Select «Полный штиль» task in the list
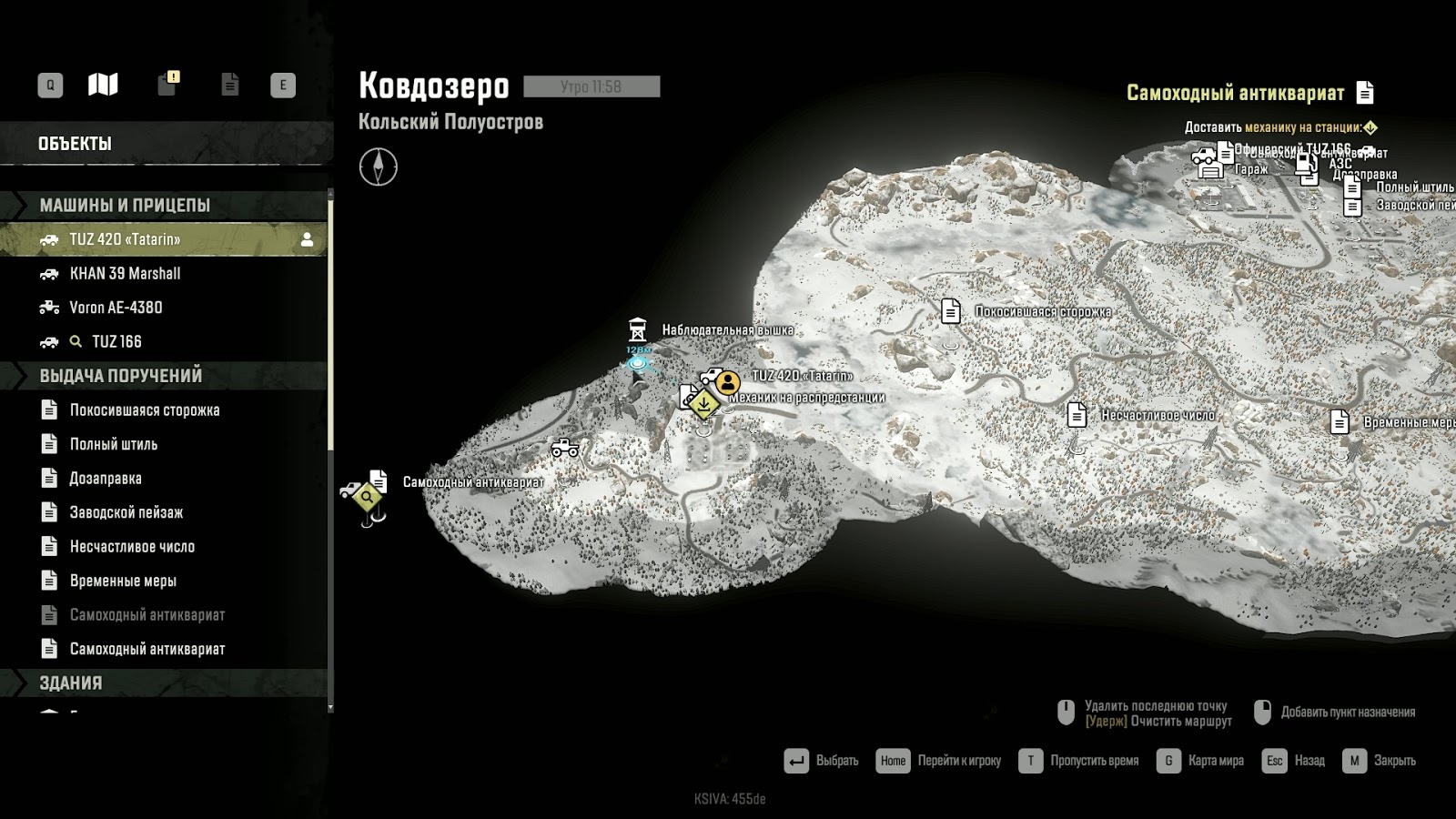 click(x=114, y=444)
